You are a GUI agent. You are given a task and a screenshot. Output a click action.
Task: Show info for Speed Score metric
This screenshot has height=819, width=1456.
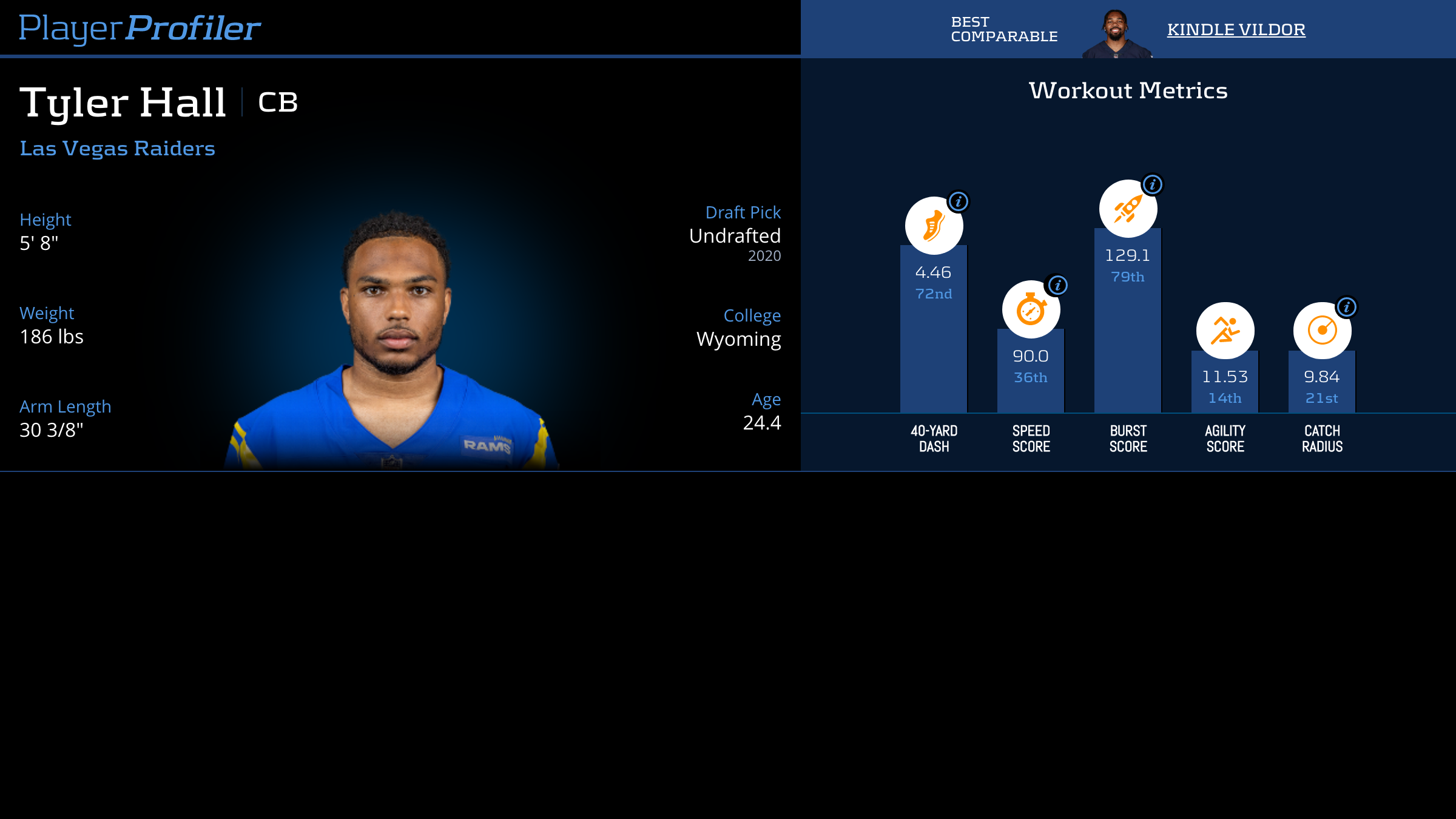[1057, 285]
